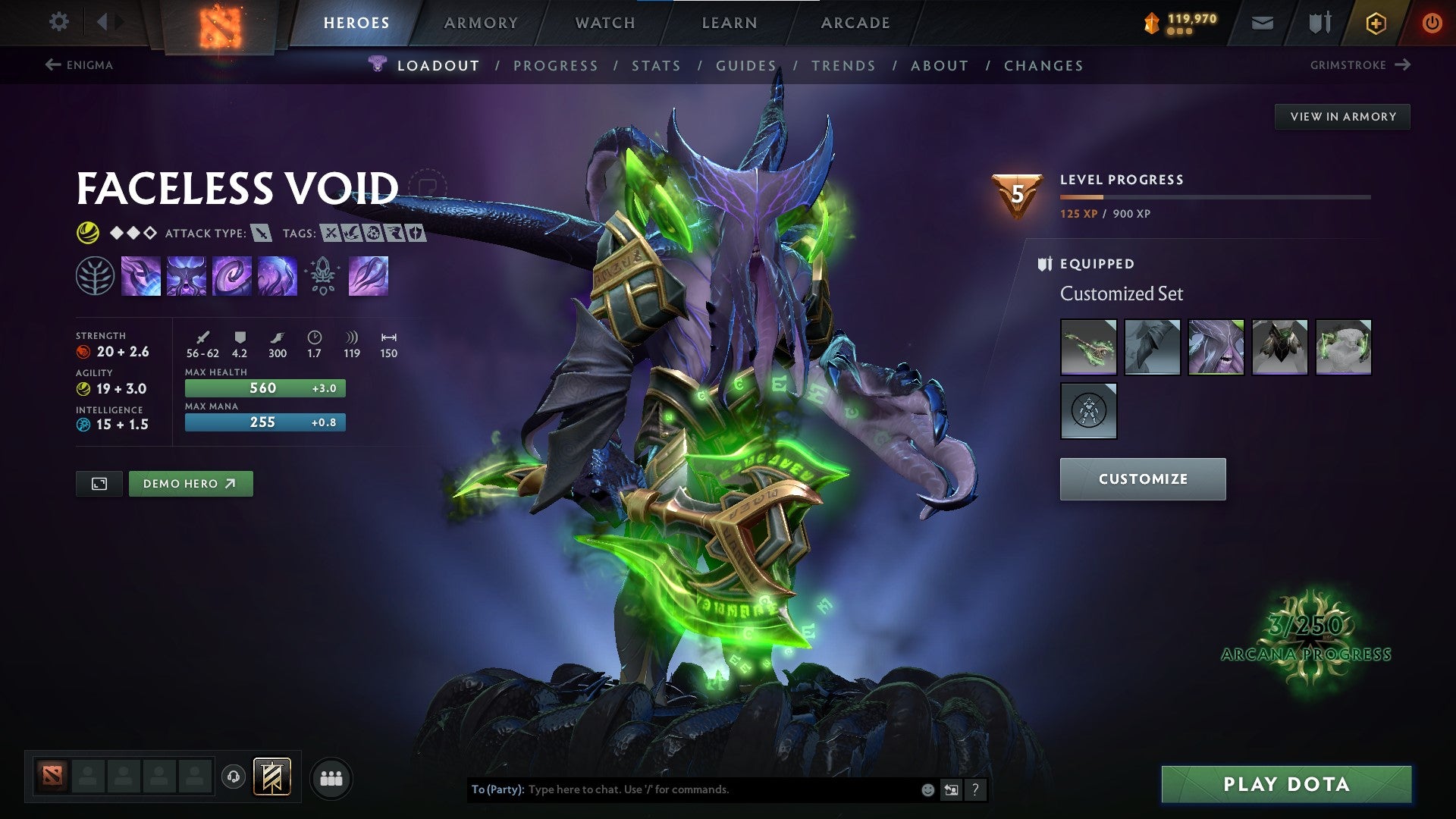Open the Time Walk ability icon

click(140, 275)
